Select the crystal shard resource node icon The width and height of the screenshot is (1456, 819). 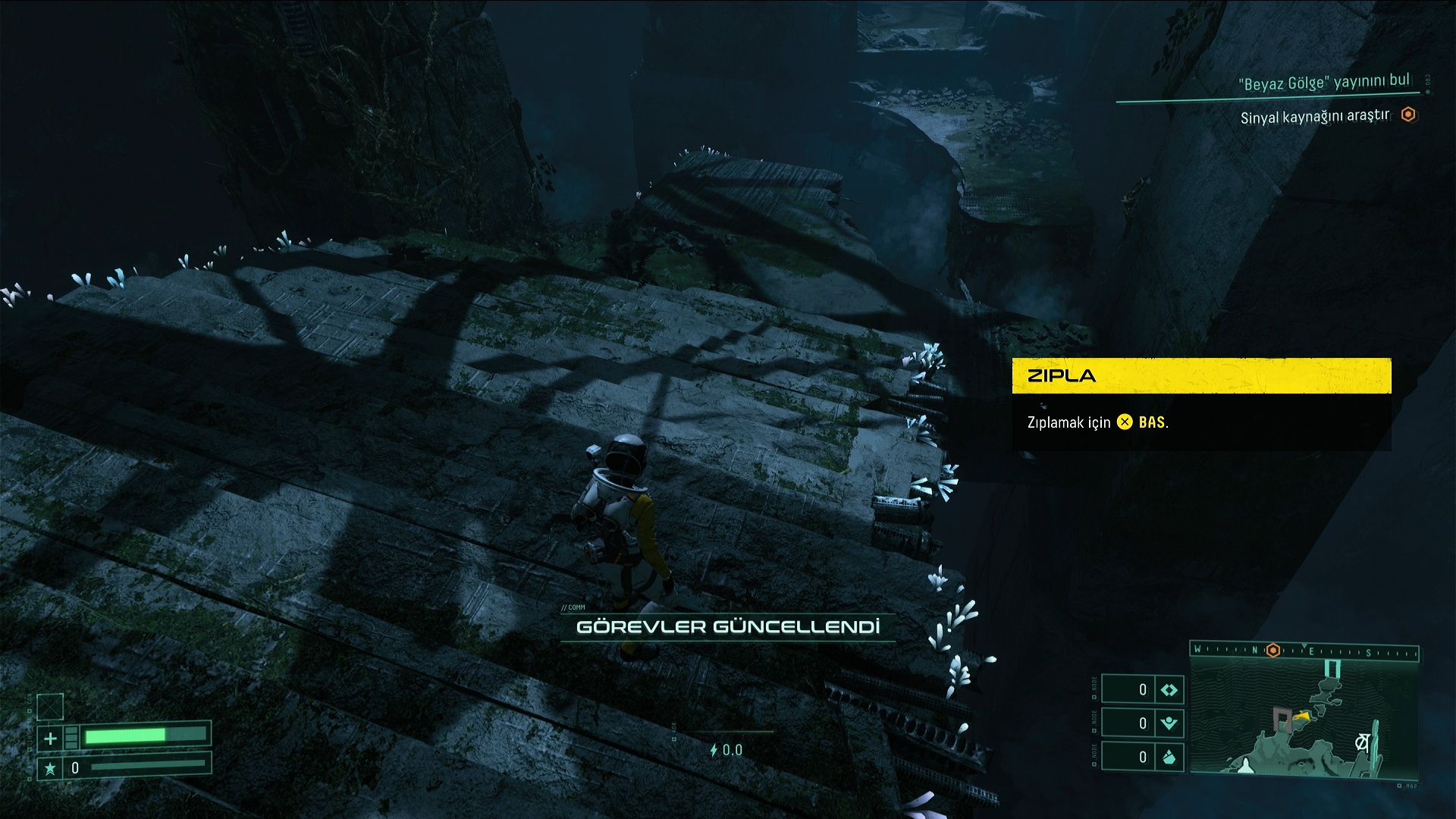pos(1169,757)
